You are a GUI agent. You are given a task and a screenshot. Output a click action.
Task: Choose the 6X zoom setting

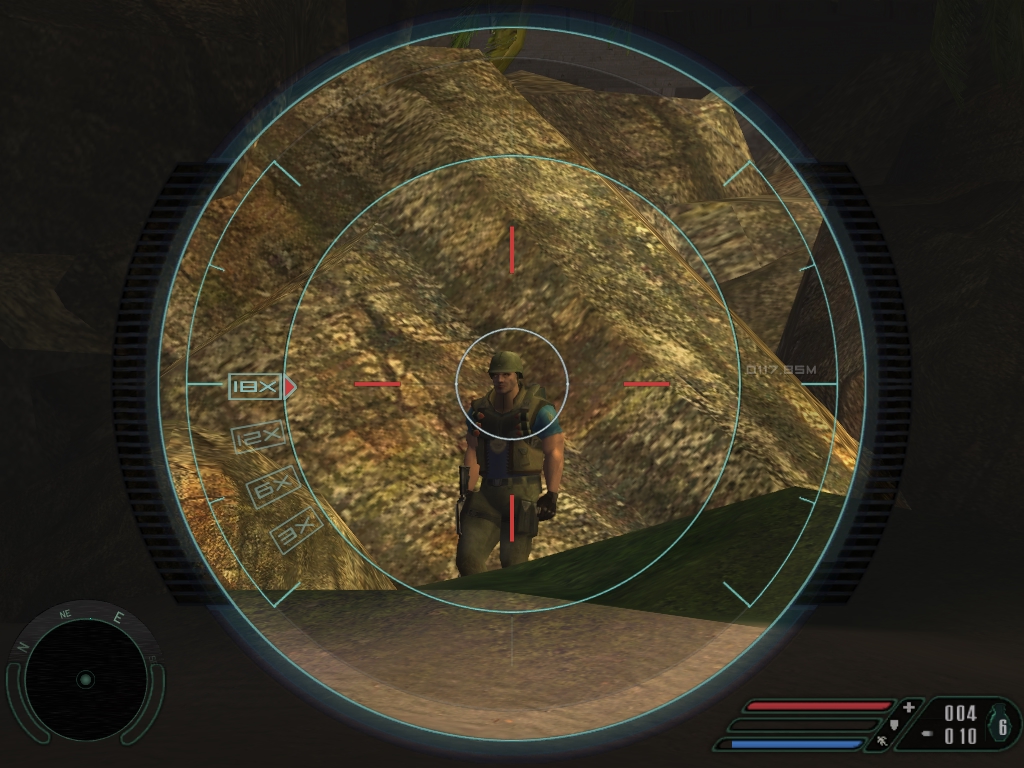pyautogui.click(x=273, y=487)
